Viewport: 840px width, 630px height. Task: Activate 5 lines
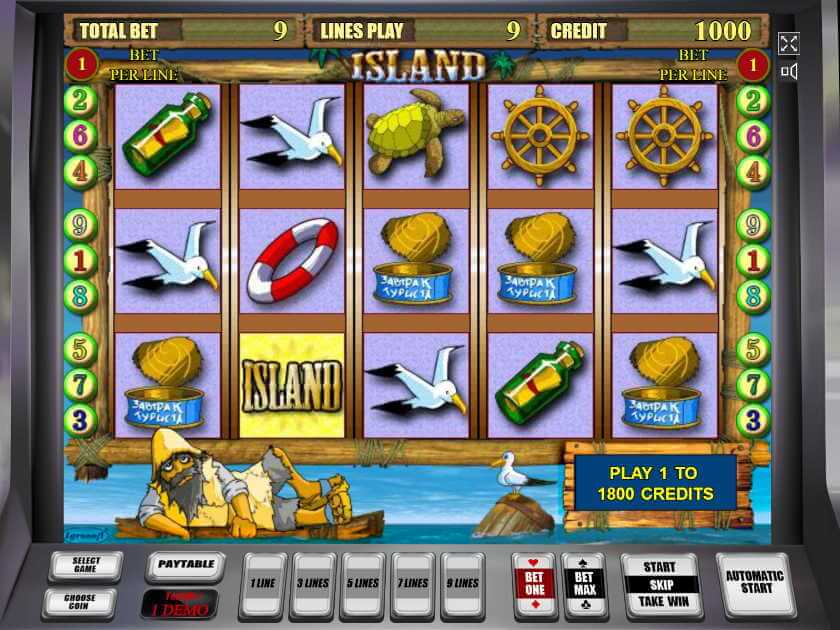click(363, 583)
